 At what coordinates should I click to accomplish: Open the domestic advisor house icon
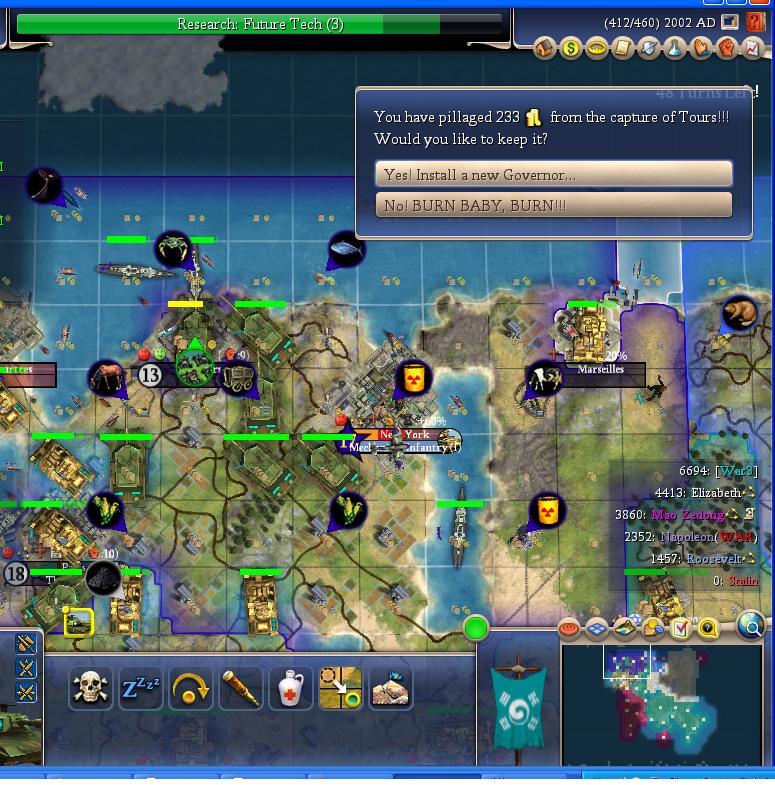coord(545,48)
